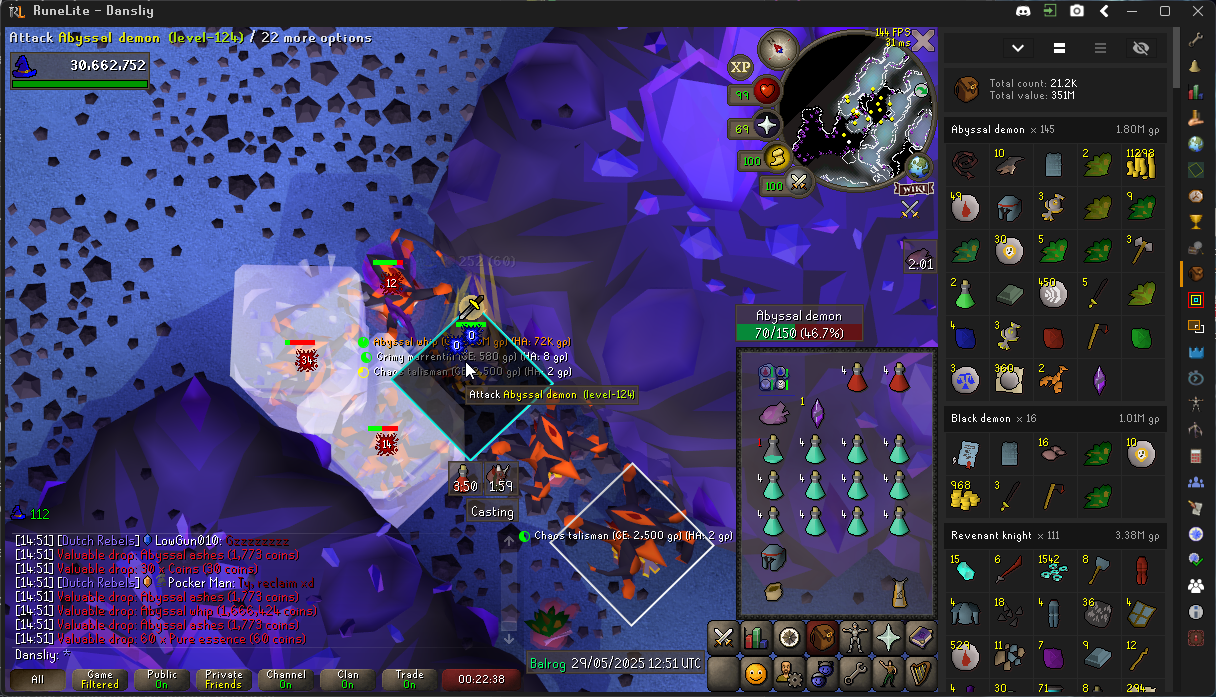Click the special attack crossed-swords orb
This screenshot has width=1216, height=697.
tap(800, 183)
